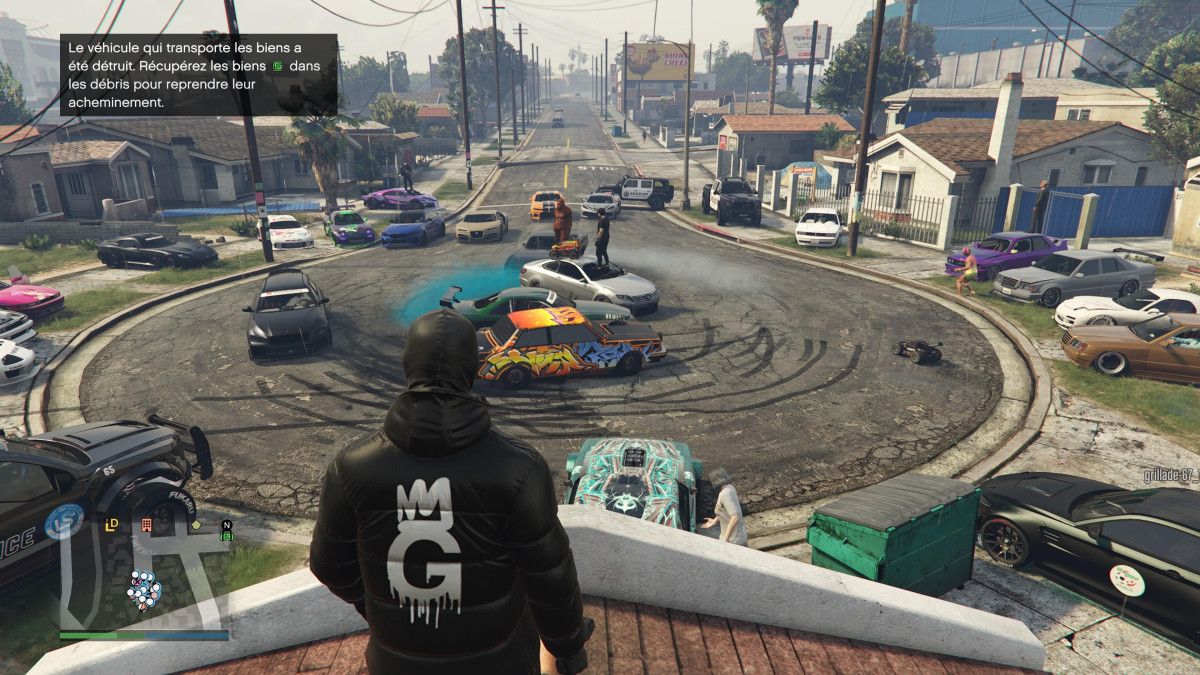Select the salmon office building minimap blip

[146, 523]
